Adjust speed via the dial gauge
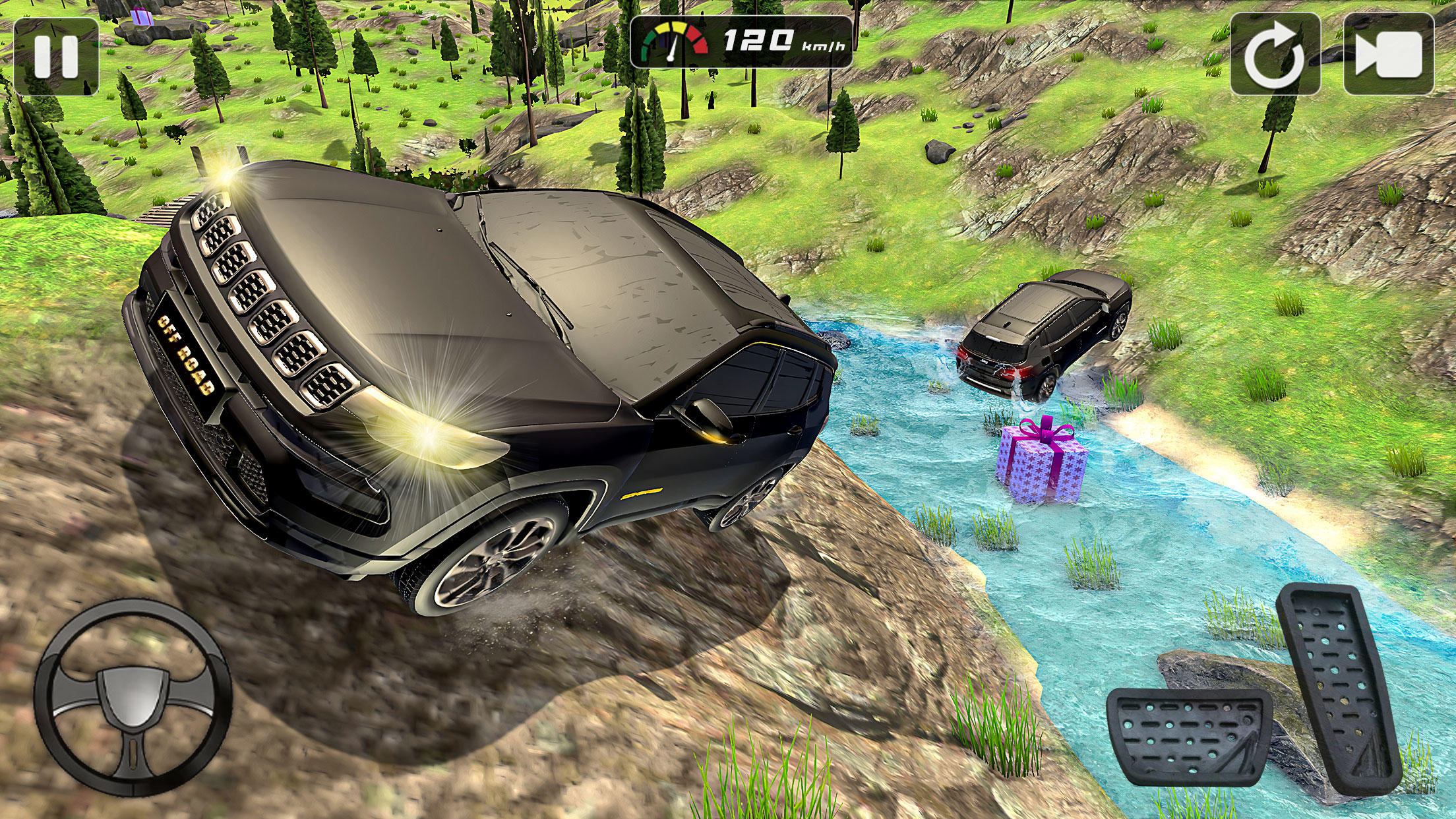The height and width of the screenshot is (819, 1456). [673, 41]
